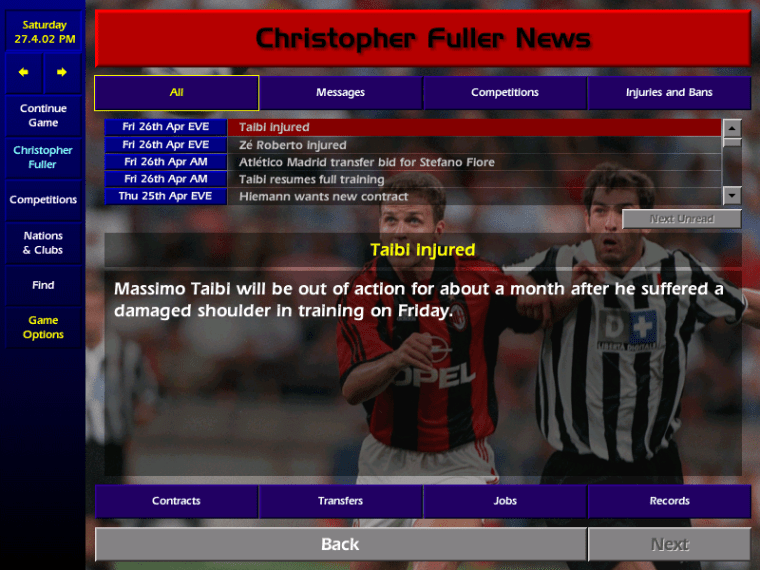Screen dimensions: 760x570
Task: Show the Competitions news filter tab
Action: (x=505, y=93)
